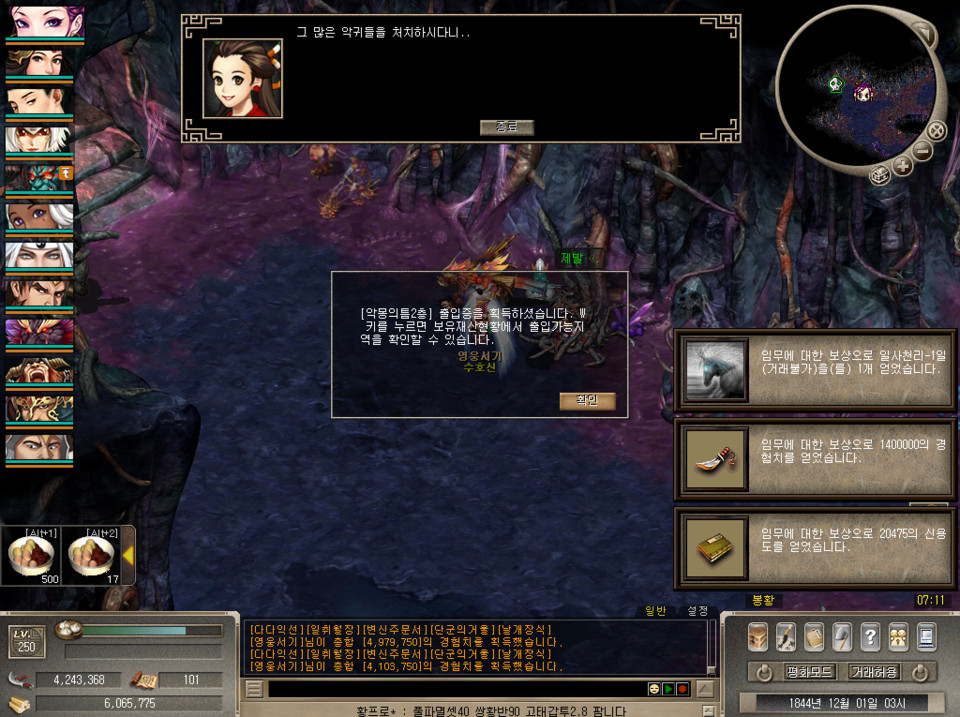
Task: Click the treasure chest icon beside the minimap
Action: click(x=880, y=176)
